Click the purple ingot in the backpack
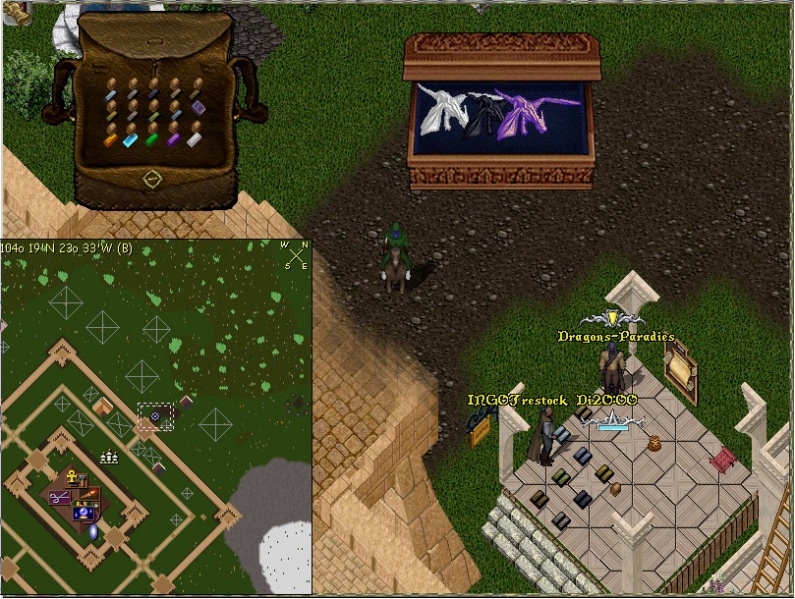This screenshot has height=599, width=795. pos(173,141)
